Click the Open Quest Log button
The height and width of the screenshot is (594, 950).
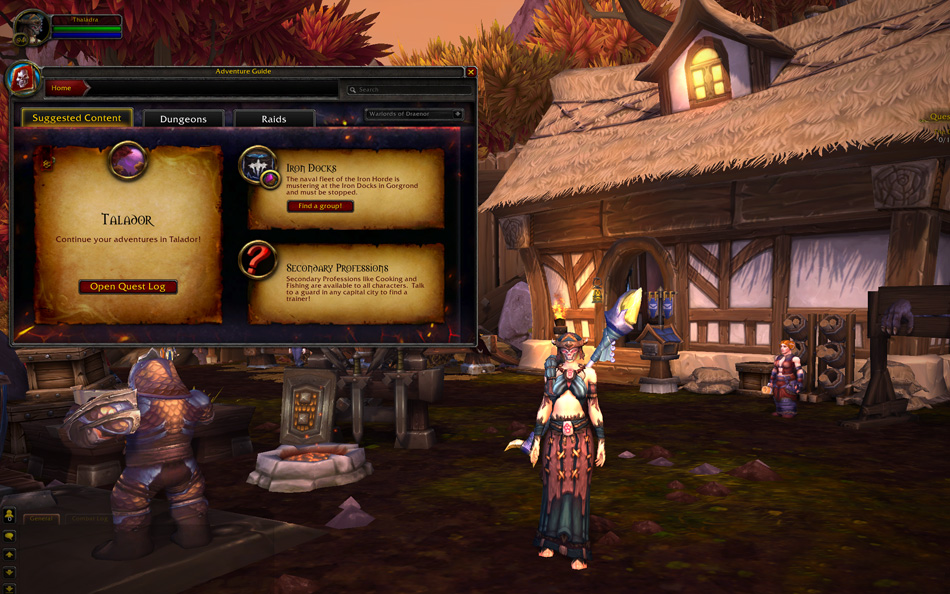(128, 287)
